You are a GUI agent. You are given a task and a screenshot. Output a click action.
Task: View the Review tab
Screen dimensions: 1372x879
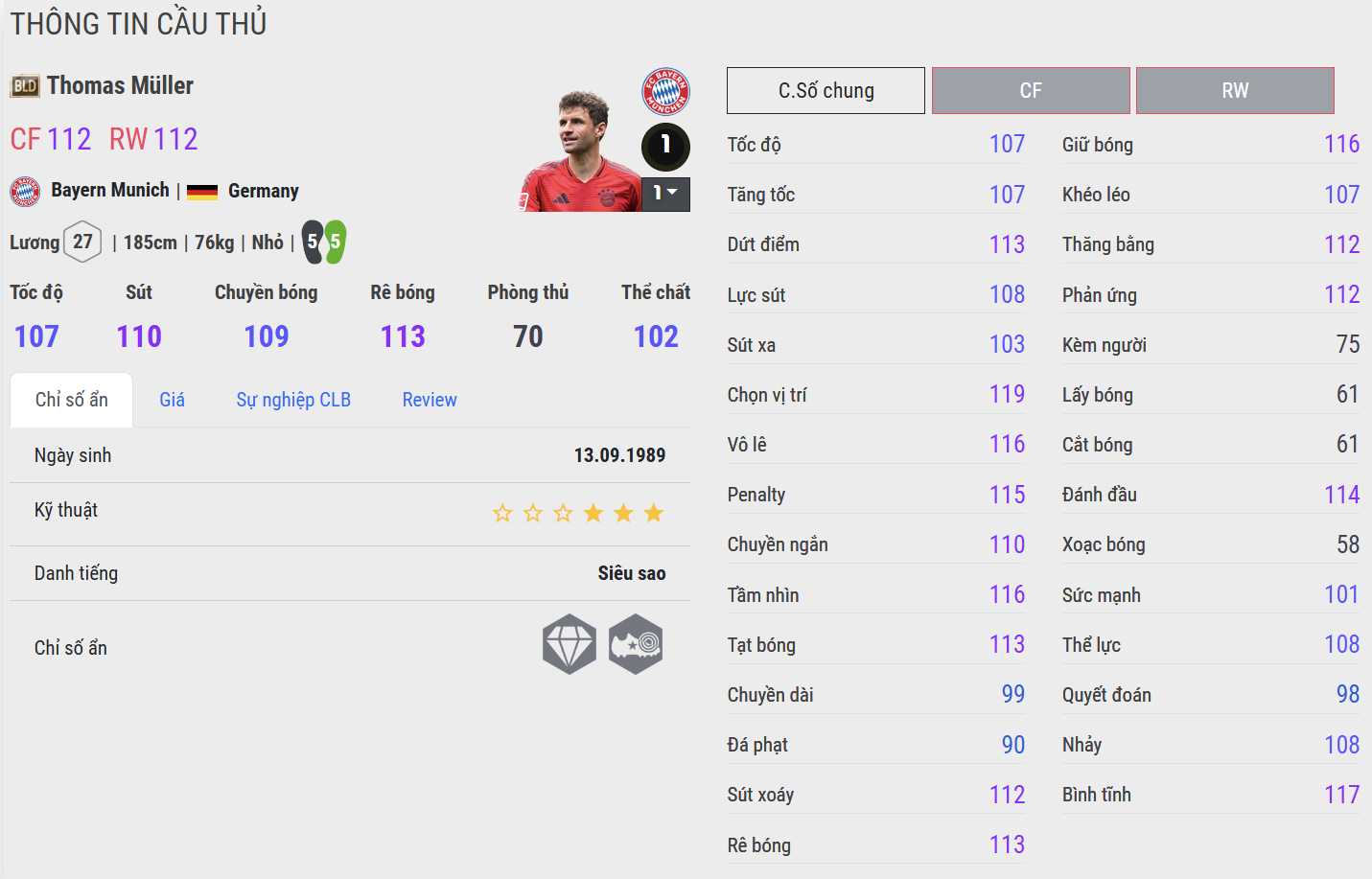430,400
